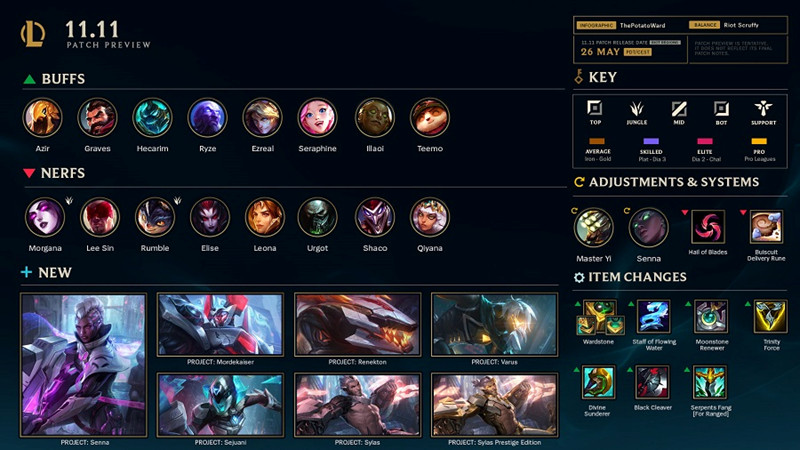Open the PROJECT: Renekton skin image
The image size is (800, 450).
356,325
